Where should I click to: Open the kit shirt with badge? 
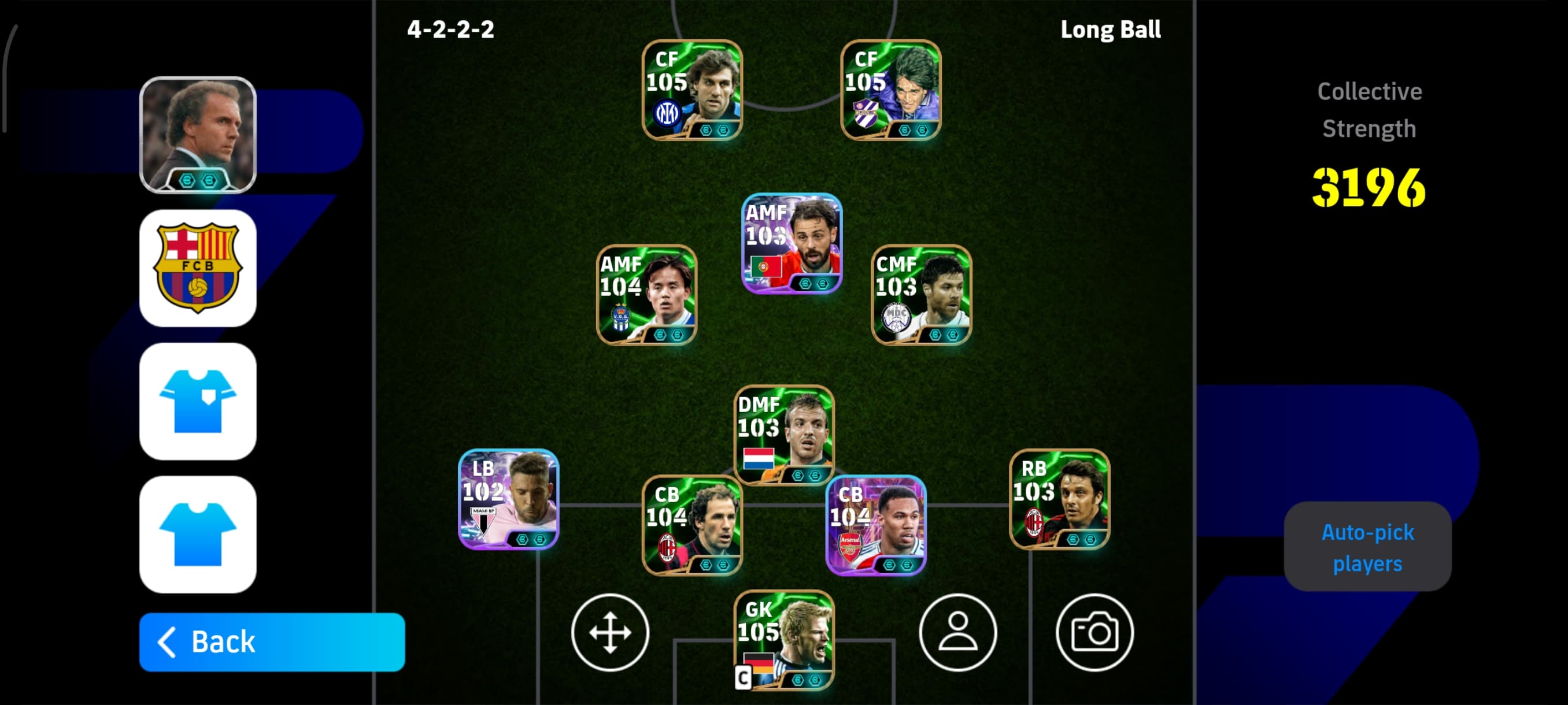click(198, 402)
